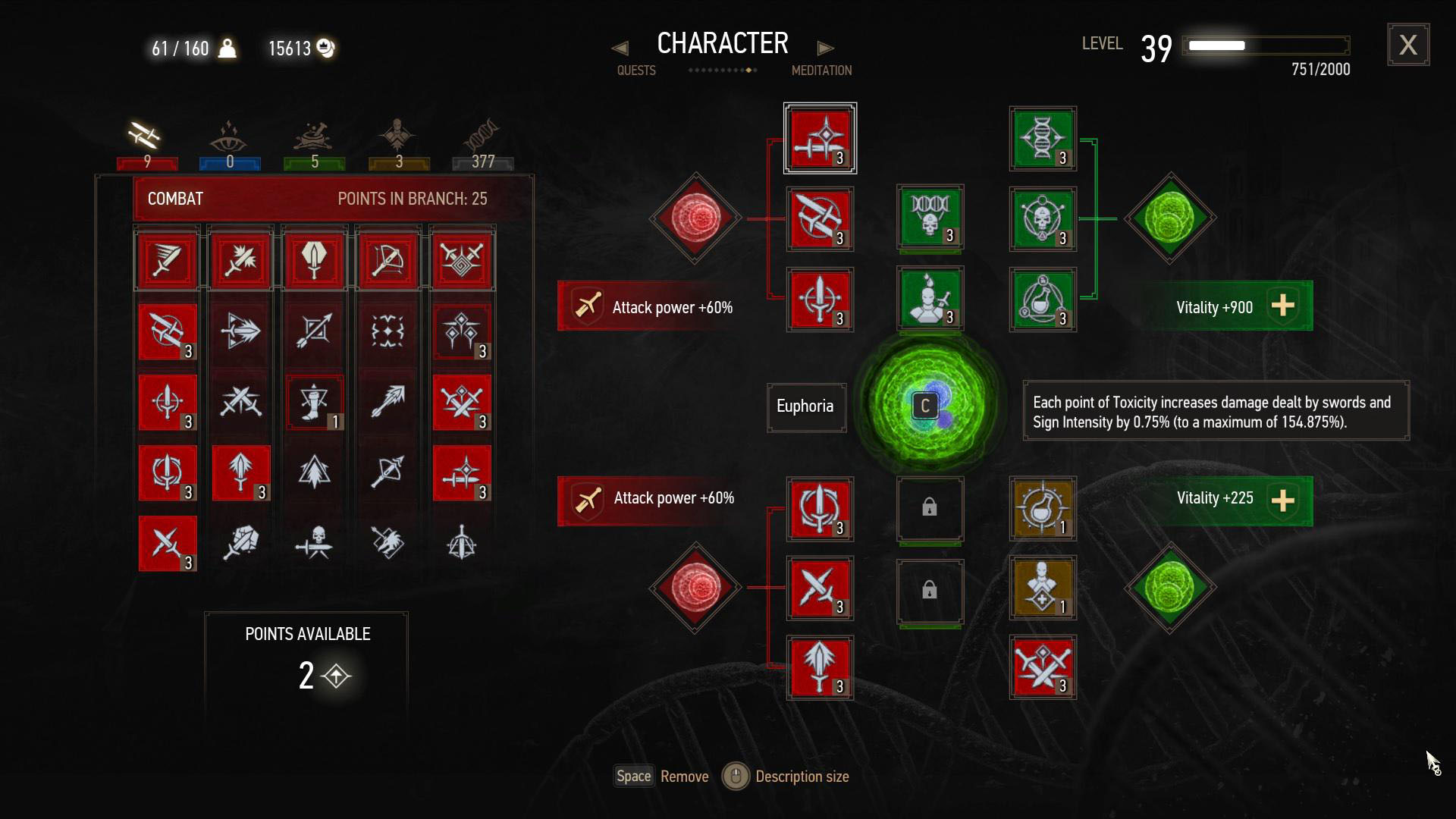Click the level 39 experience progress bar
The height and width of the screenshot is (819, 1456).
(x=1265, y=45)
